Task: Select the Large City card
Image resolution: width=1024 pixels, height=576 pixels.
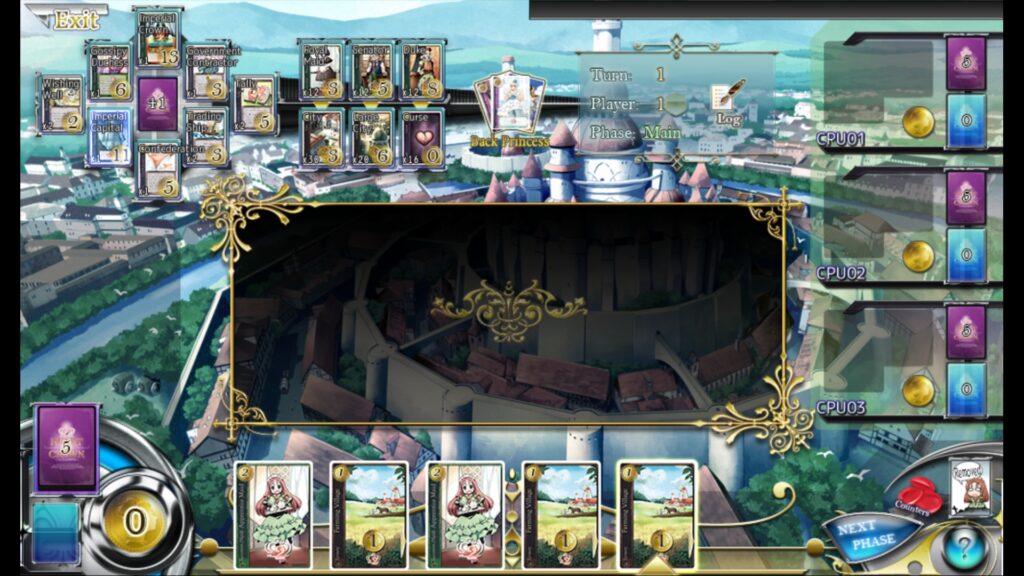Action: coord(371,137)
